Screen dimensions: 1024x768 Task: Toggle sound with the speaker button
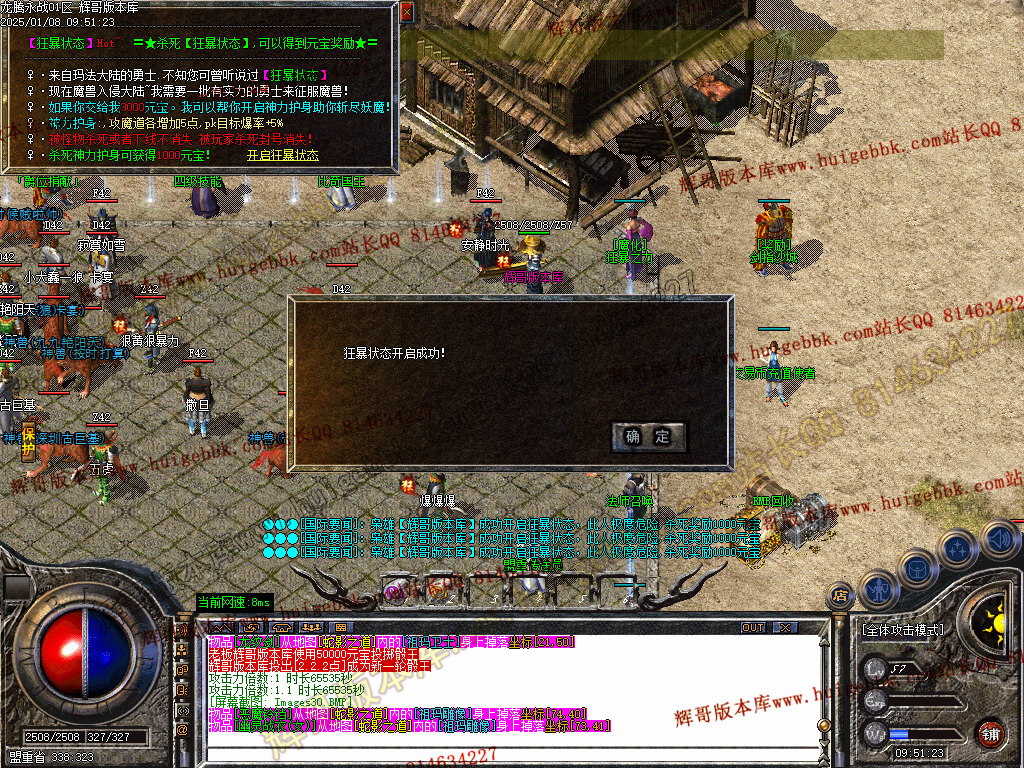pos(1000,540)
